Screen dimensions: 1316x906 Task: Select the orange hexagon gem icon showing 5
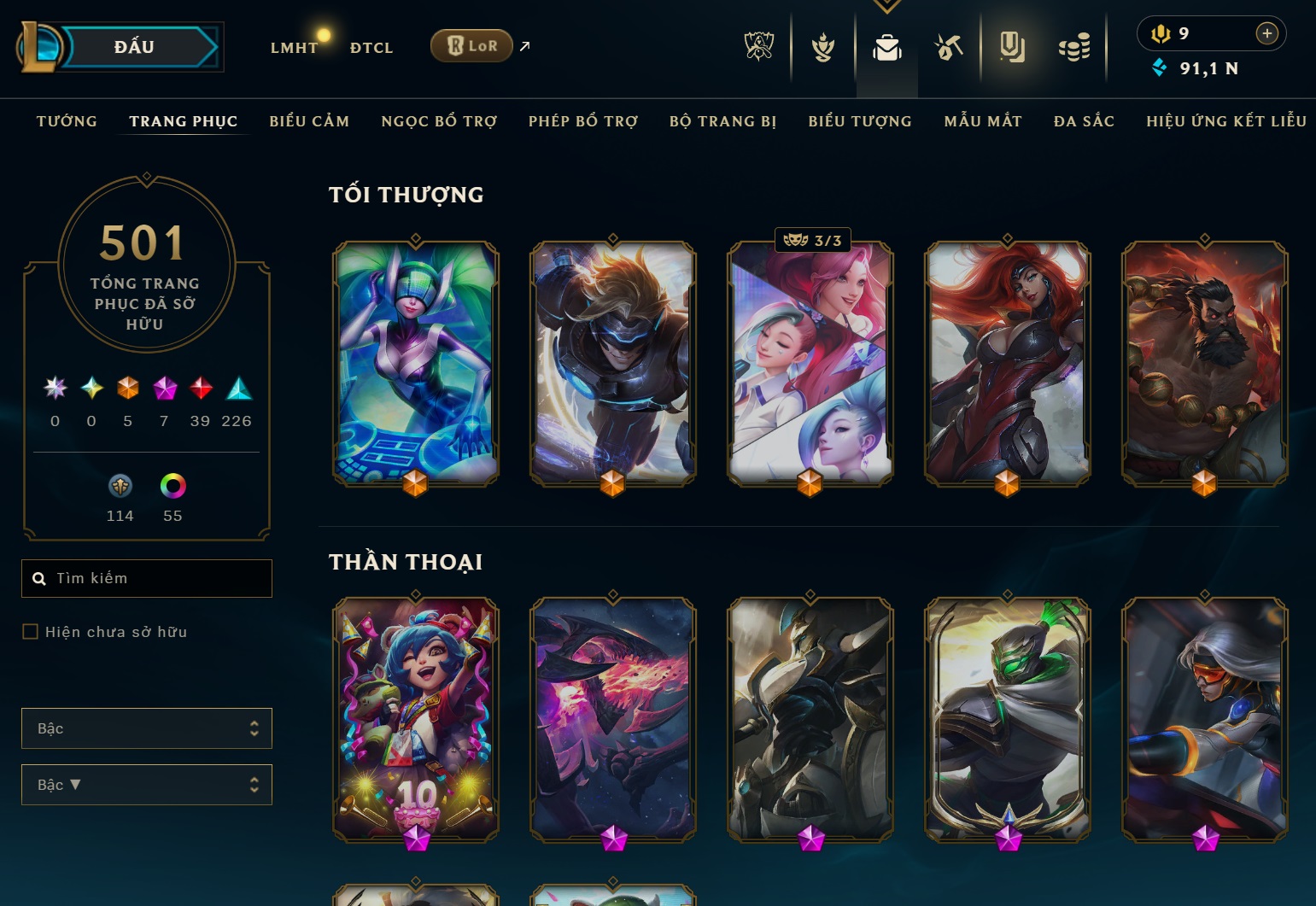(x=127, y=389)
